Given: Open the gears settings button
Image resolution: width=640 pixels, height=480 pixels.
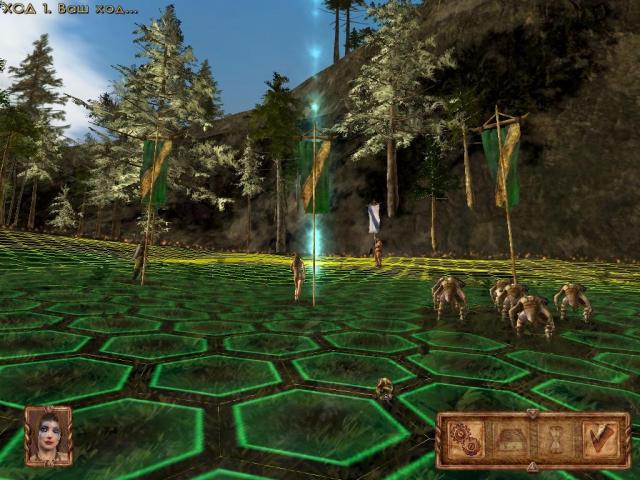Looking at the screenshot, I should pyautogui.click(x=465, y=440).
